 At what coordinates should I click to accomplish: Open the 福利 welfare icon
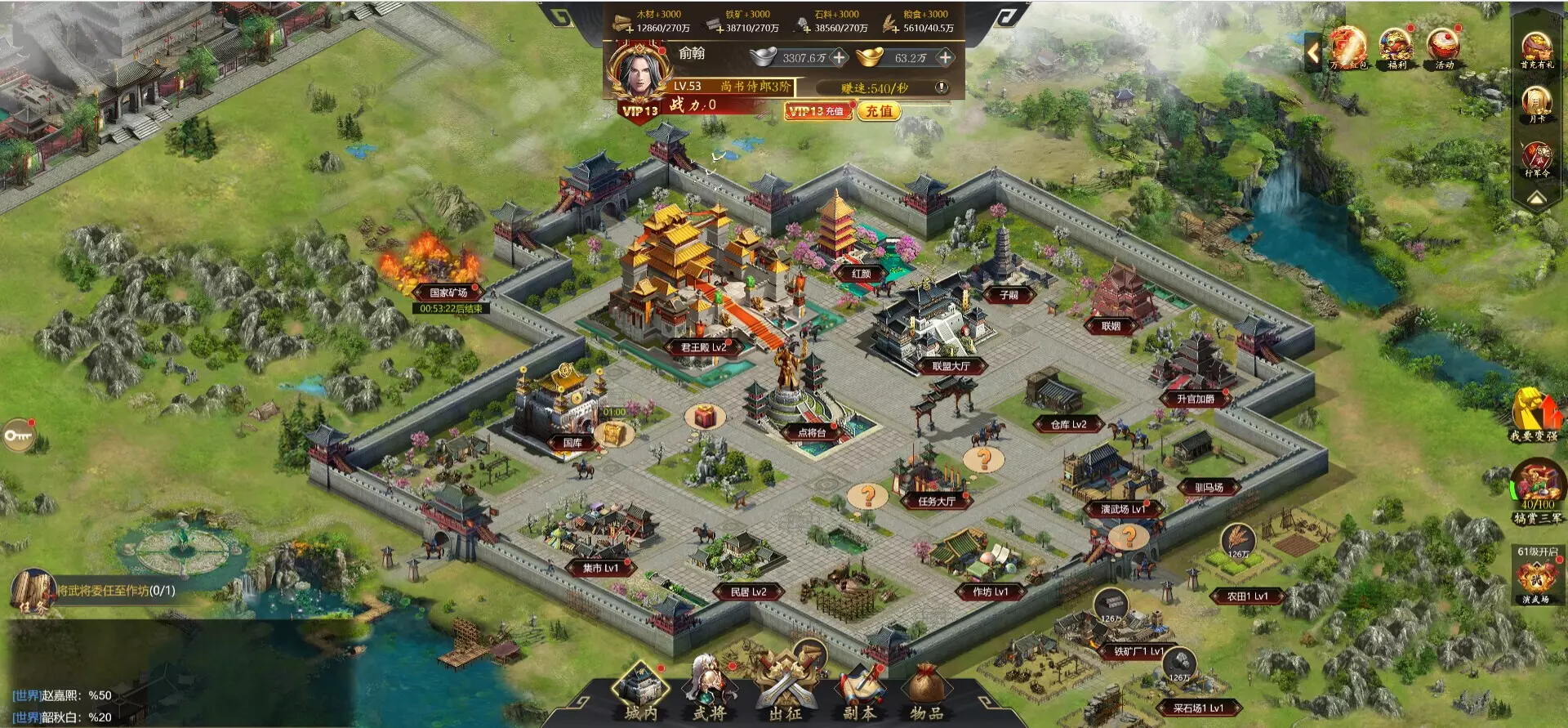[1396, 47]
